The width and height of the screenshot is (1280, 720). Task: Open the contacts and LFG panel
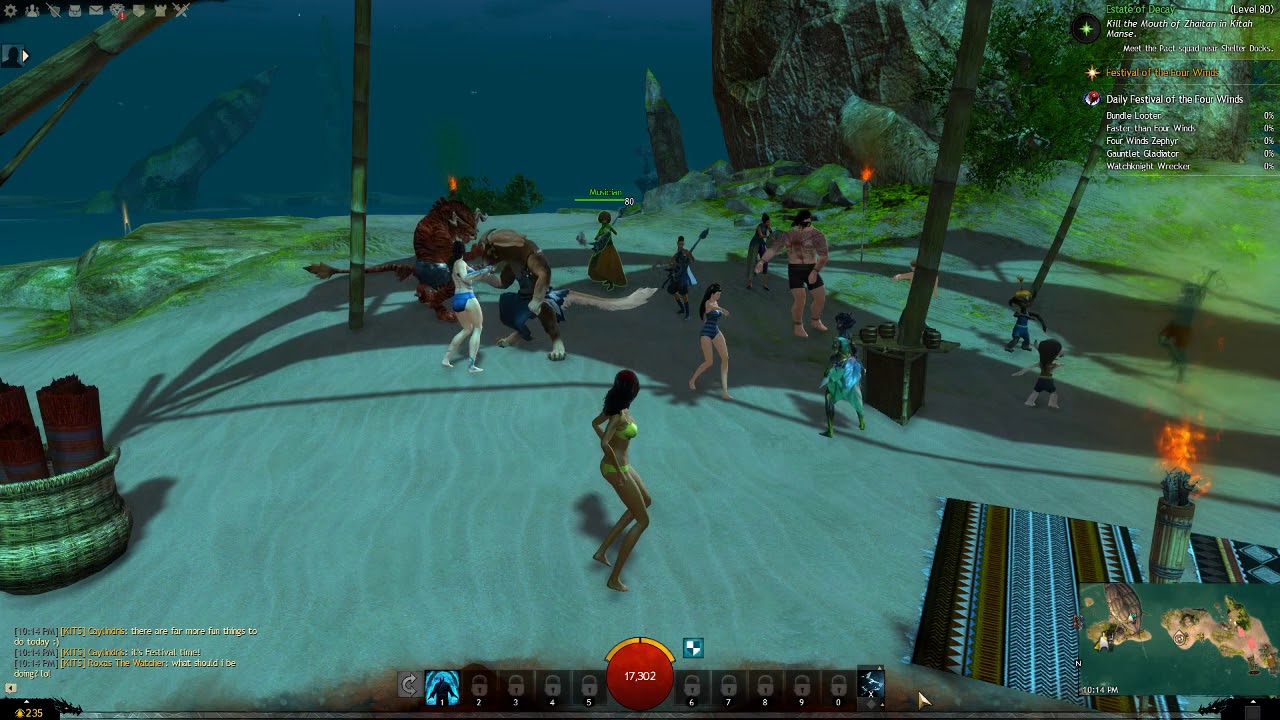pos(32,10)
